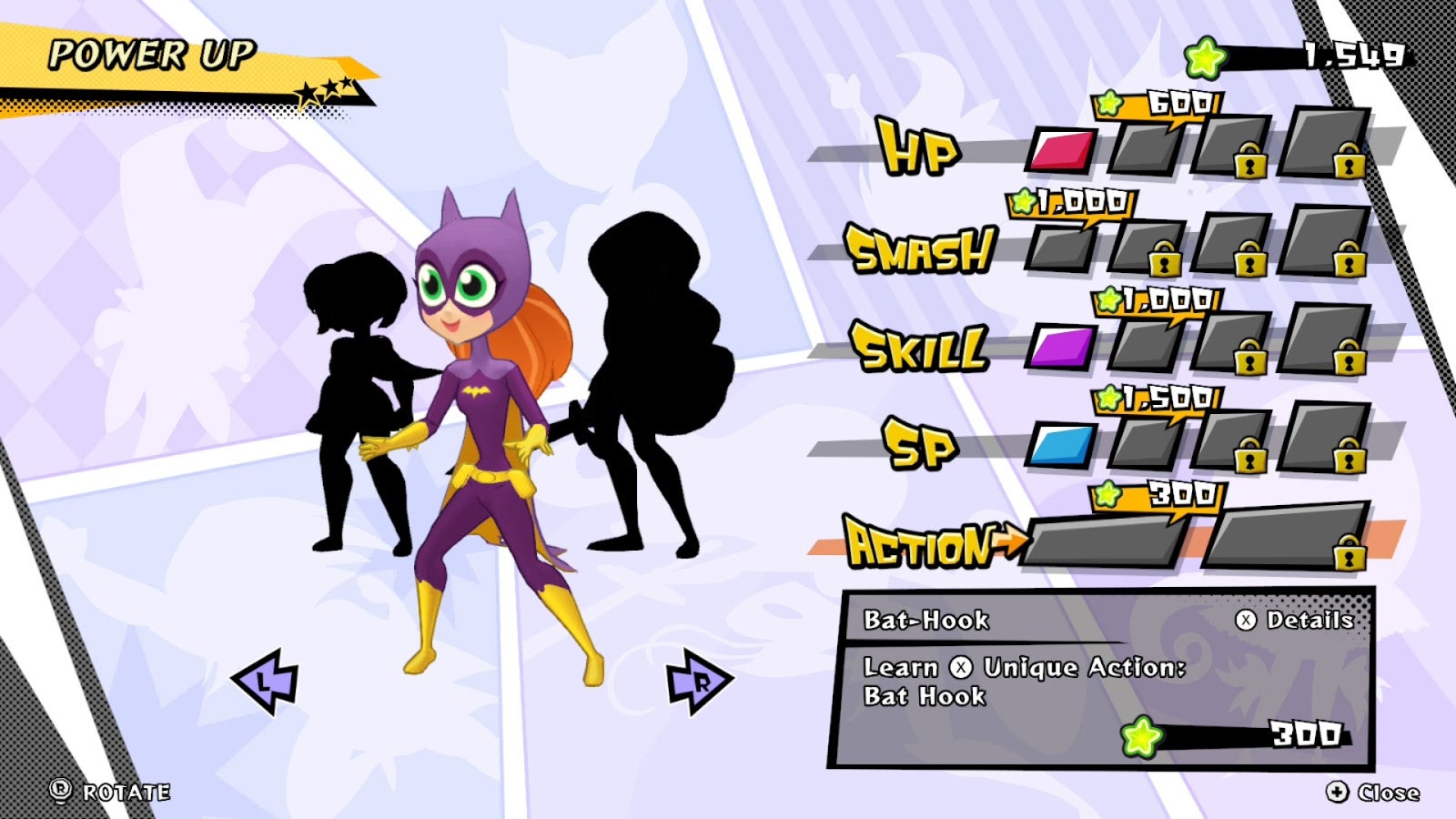Click the 300 cost tag above ACTION
1456x819 pixels.
1156,496
